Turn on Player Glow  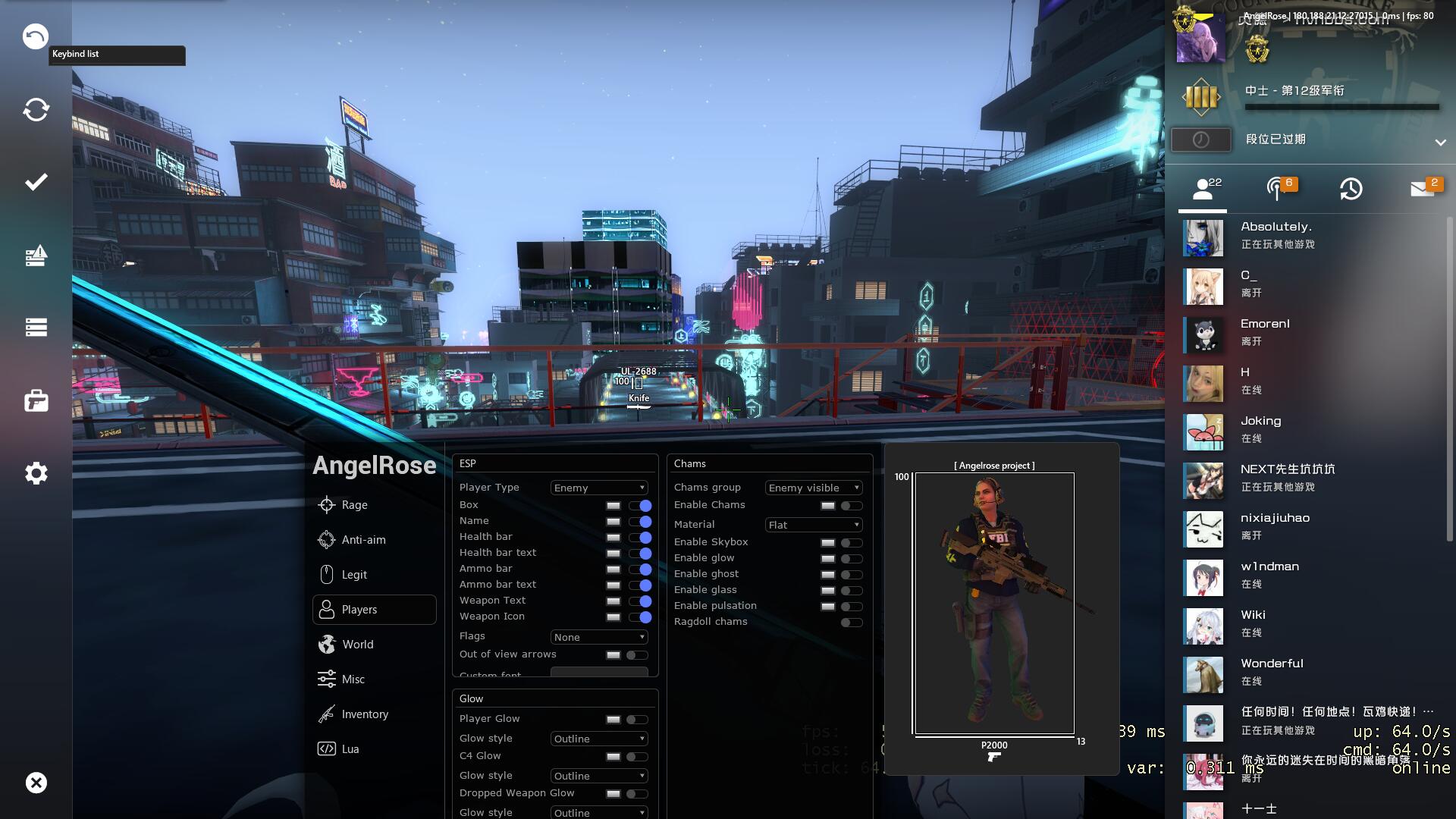(637, 720)
